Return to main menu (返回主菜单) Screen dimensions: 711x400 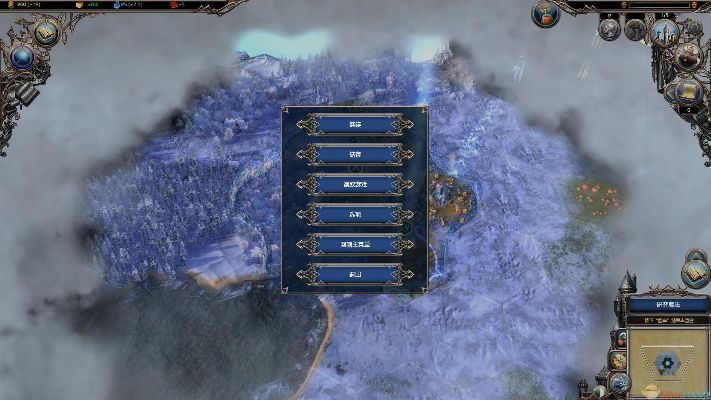point(356,244)
